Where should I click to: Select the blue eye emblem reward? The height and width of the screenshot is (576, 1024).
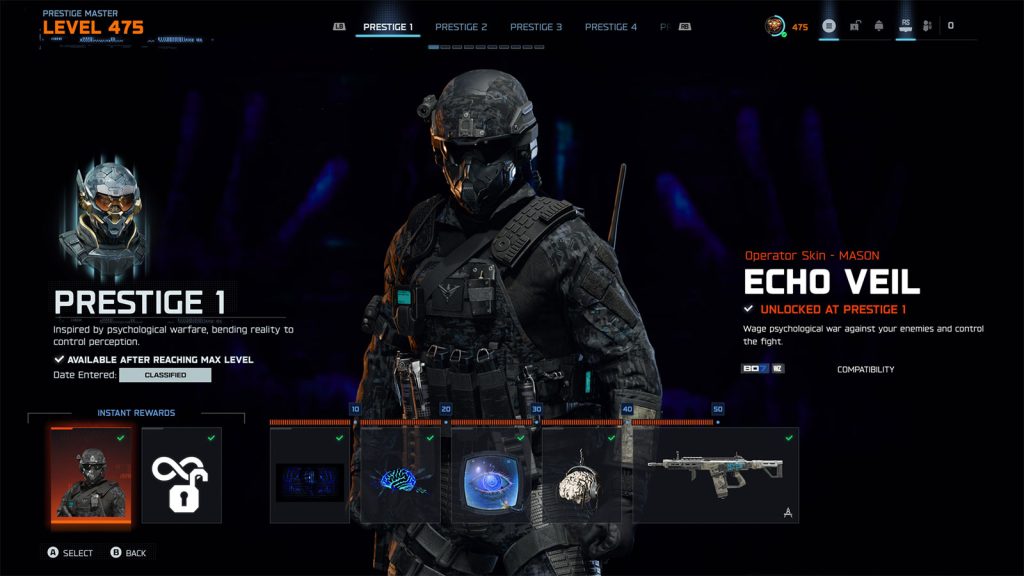click(491, 476)
